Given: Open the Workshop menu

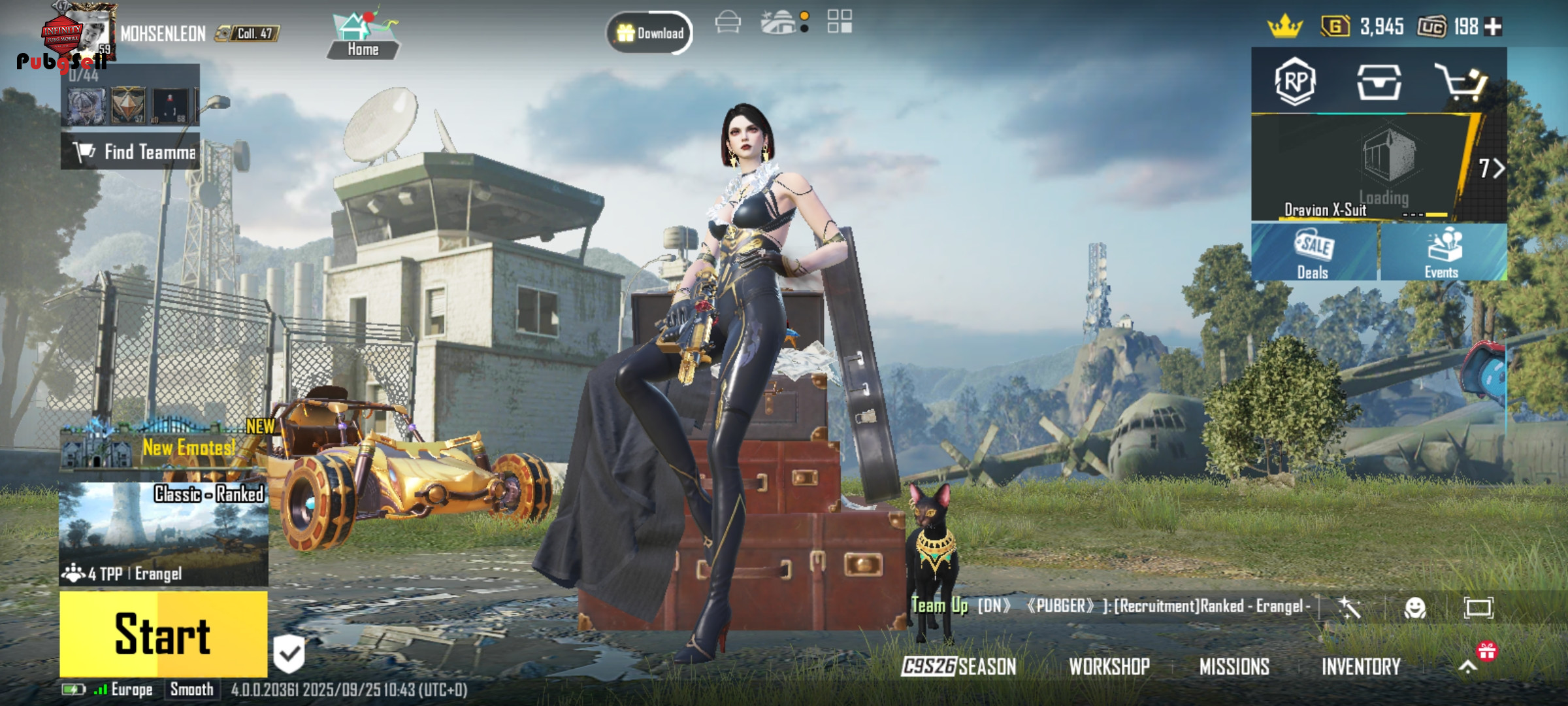Looking at the screenshot, I should pyautogui.click(x=1109, y=666).
